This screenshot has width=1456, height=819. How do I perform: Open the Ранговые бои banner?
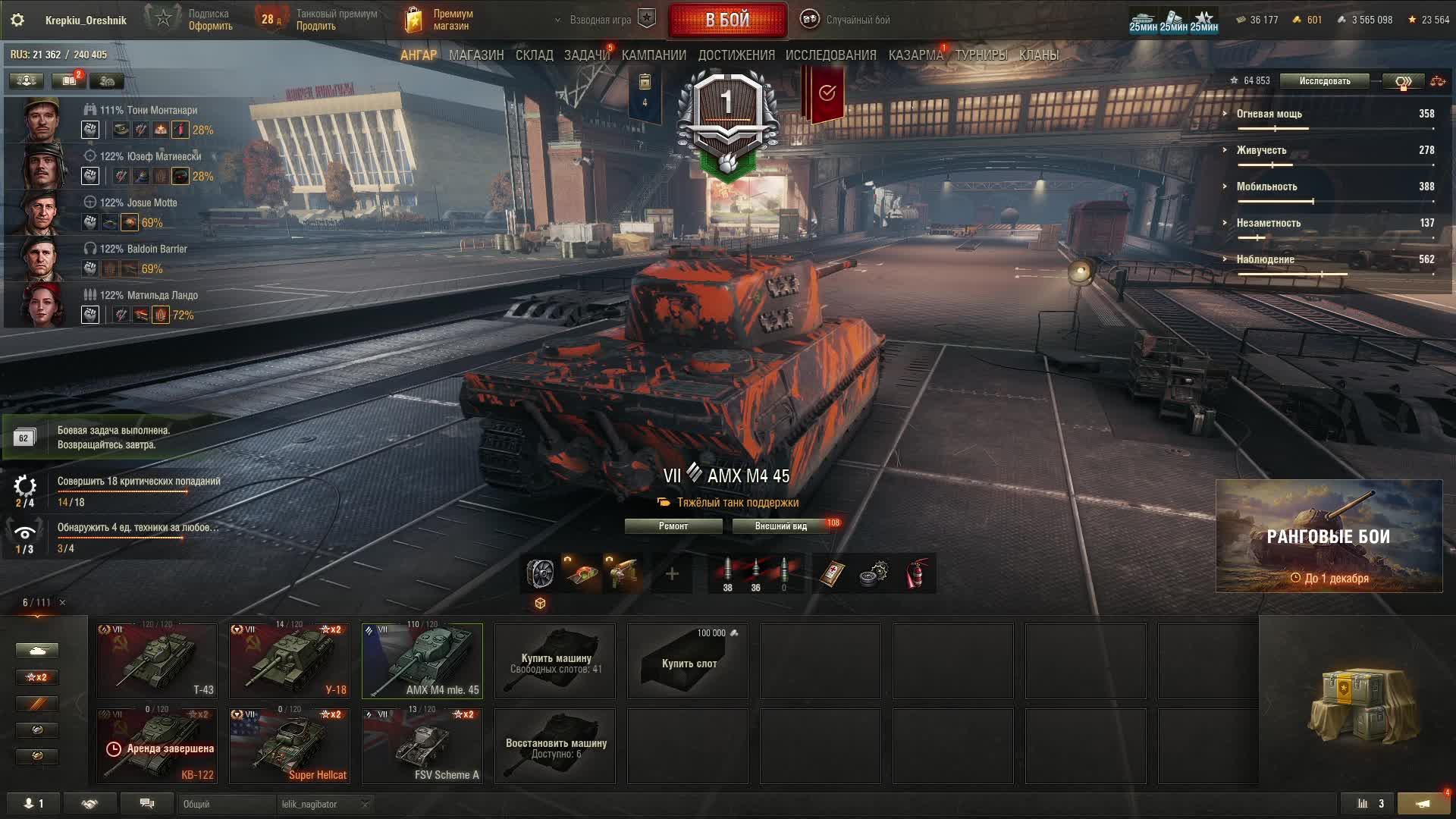click(1329, 536)
